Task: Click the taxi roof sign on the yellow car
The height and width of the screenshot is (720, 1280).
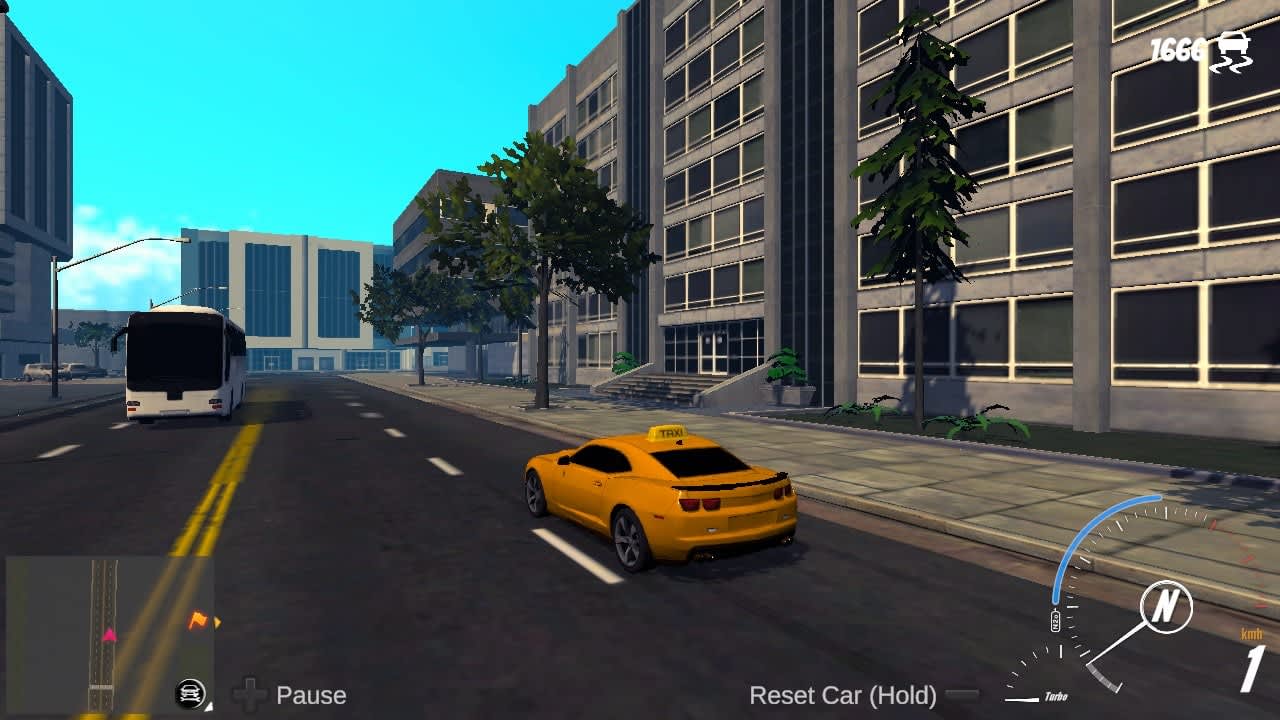Action: (667, 432)
